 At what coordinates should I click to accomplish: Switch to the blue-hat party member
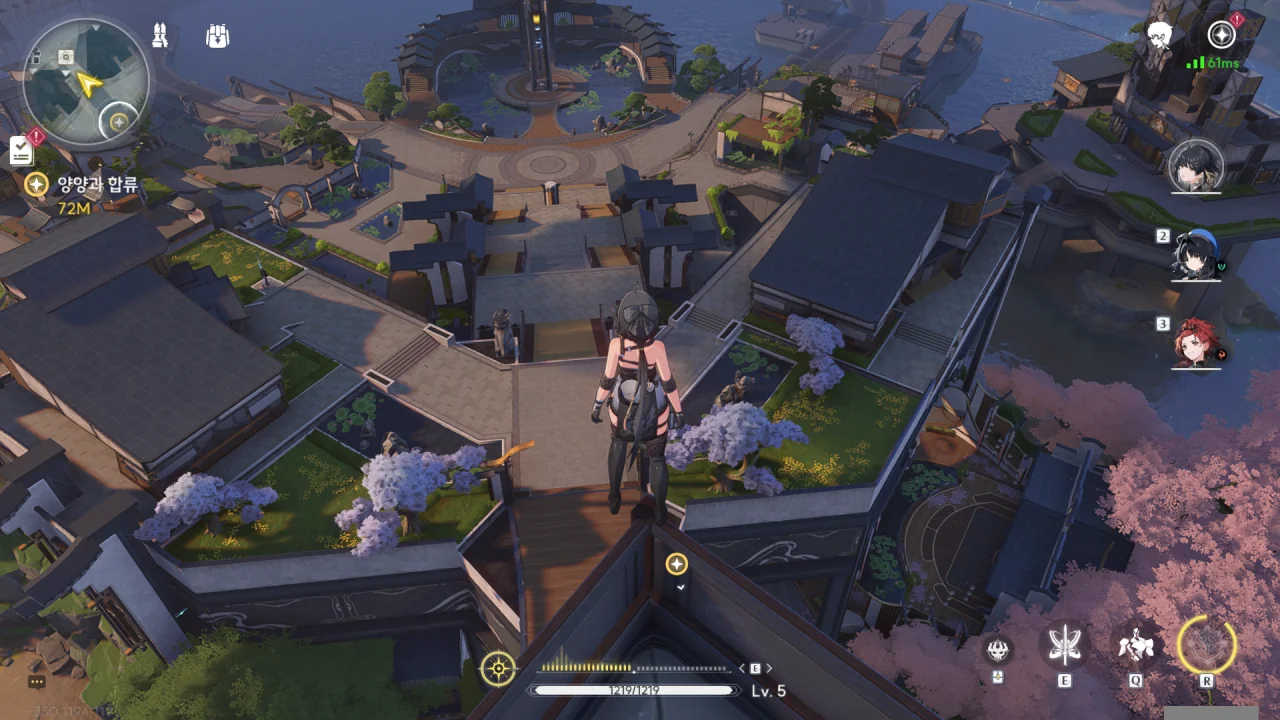point(1196,255)
